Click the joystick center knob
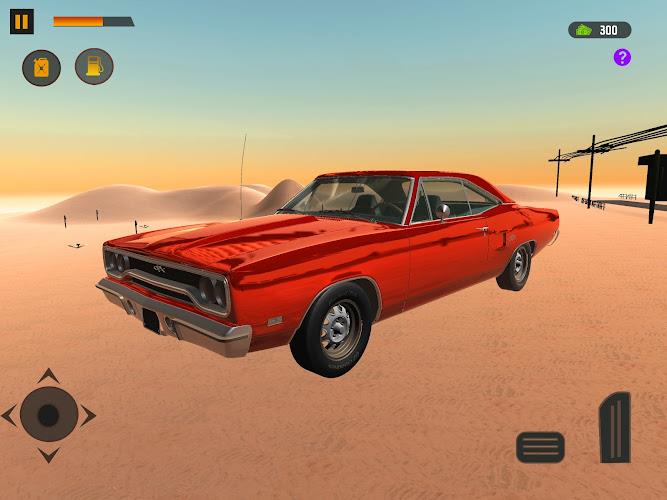667x500 pixels. (x=48, y=415)
